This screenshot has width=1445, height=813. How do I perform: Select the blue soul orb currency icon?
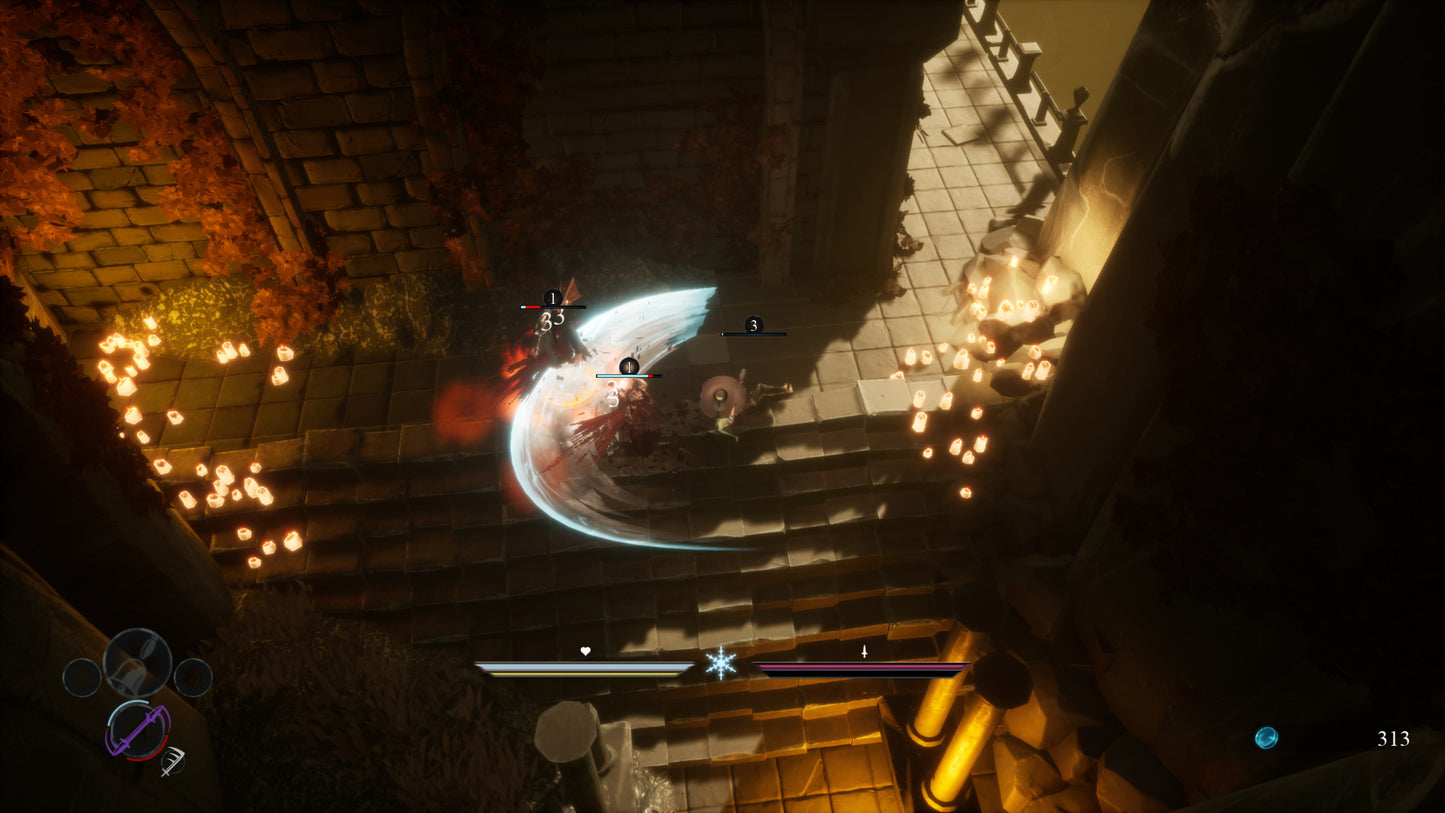pyautogui.click(x=1266, y=736)
